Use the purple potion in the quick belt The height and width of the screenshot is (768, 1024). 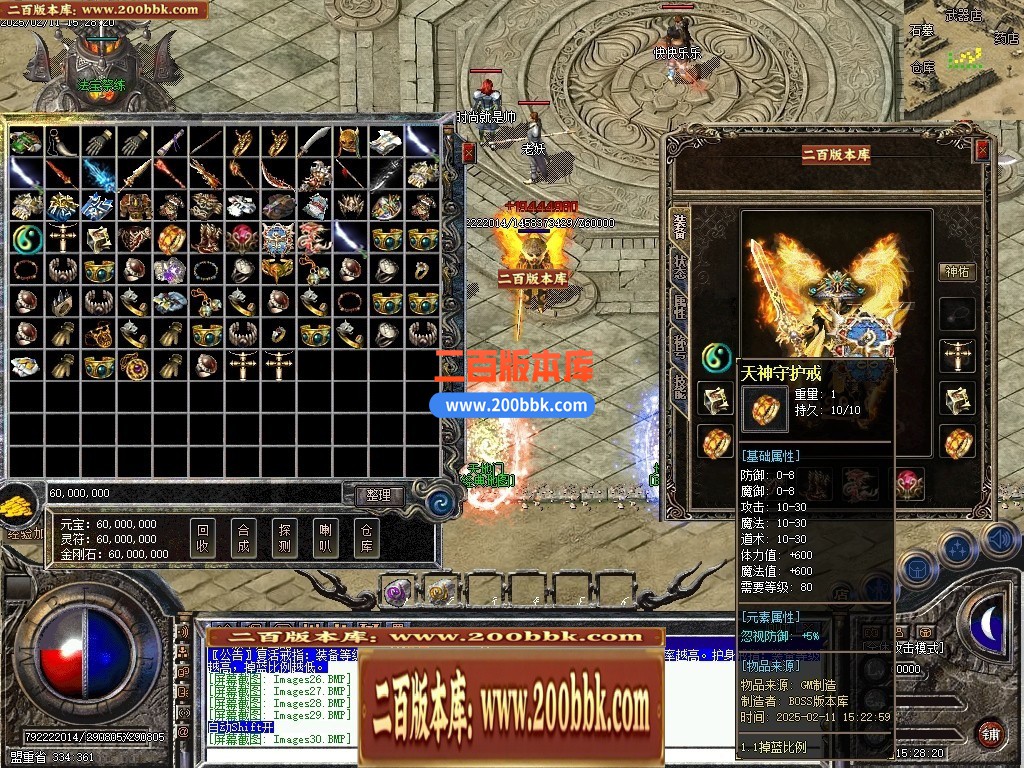397,592
